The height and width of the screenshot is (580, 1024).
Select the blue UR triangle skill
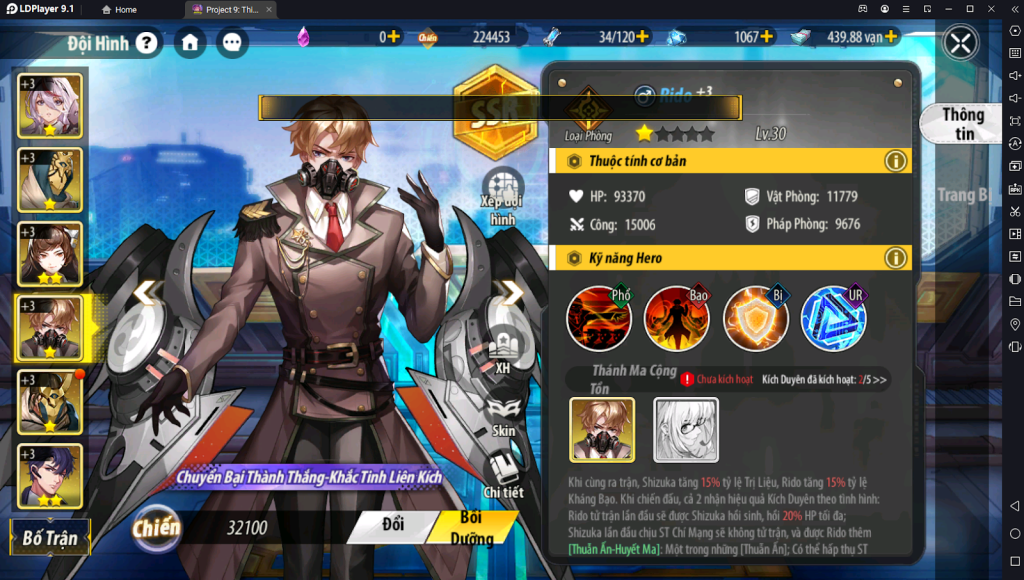coord(833,318)
